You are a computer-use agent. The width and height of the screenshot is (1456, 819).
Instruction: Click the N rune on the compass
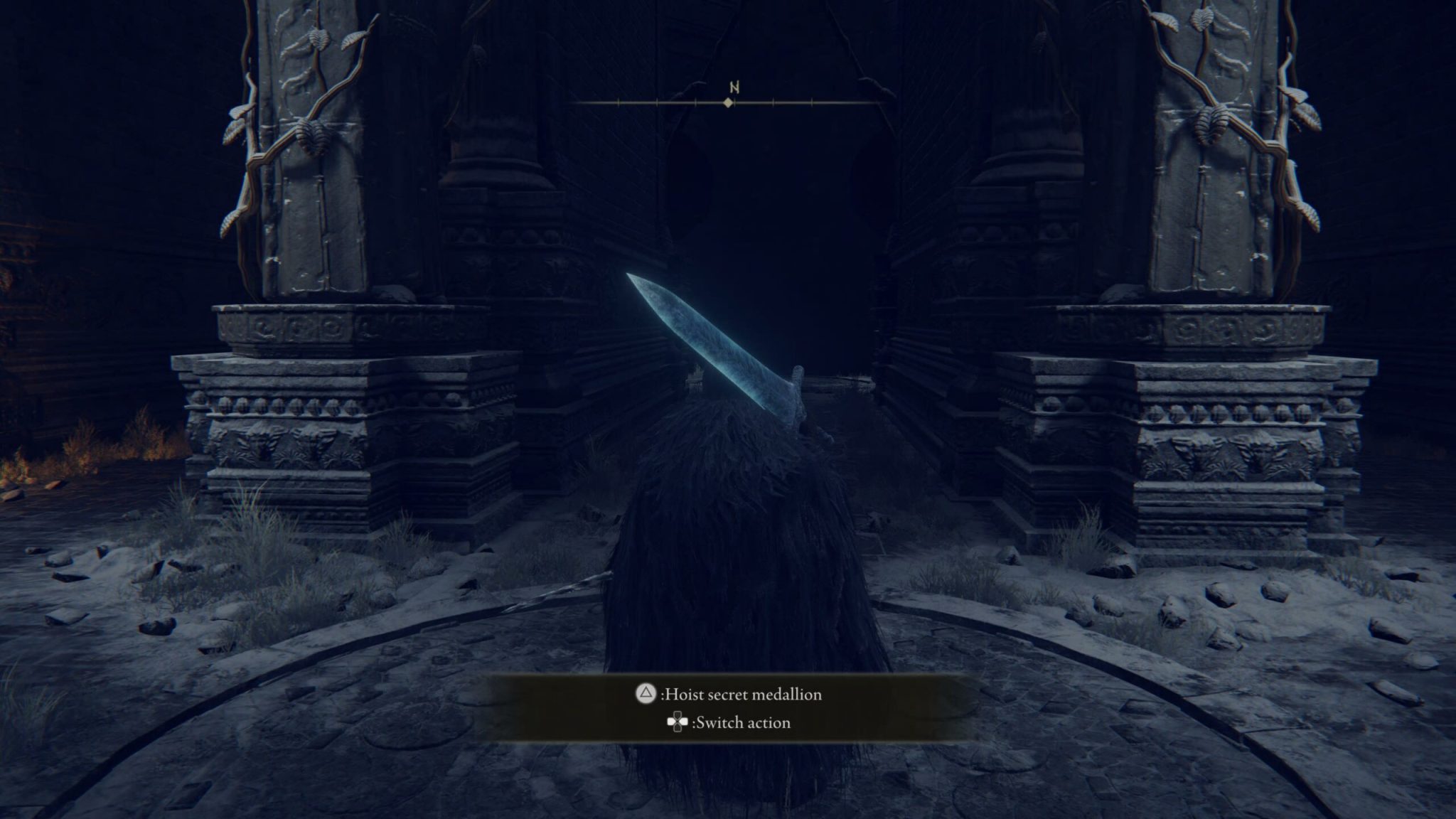[x=734, y=86]
